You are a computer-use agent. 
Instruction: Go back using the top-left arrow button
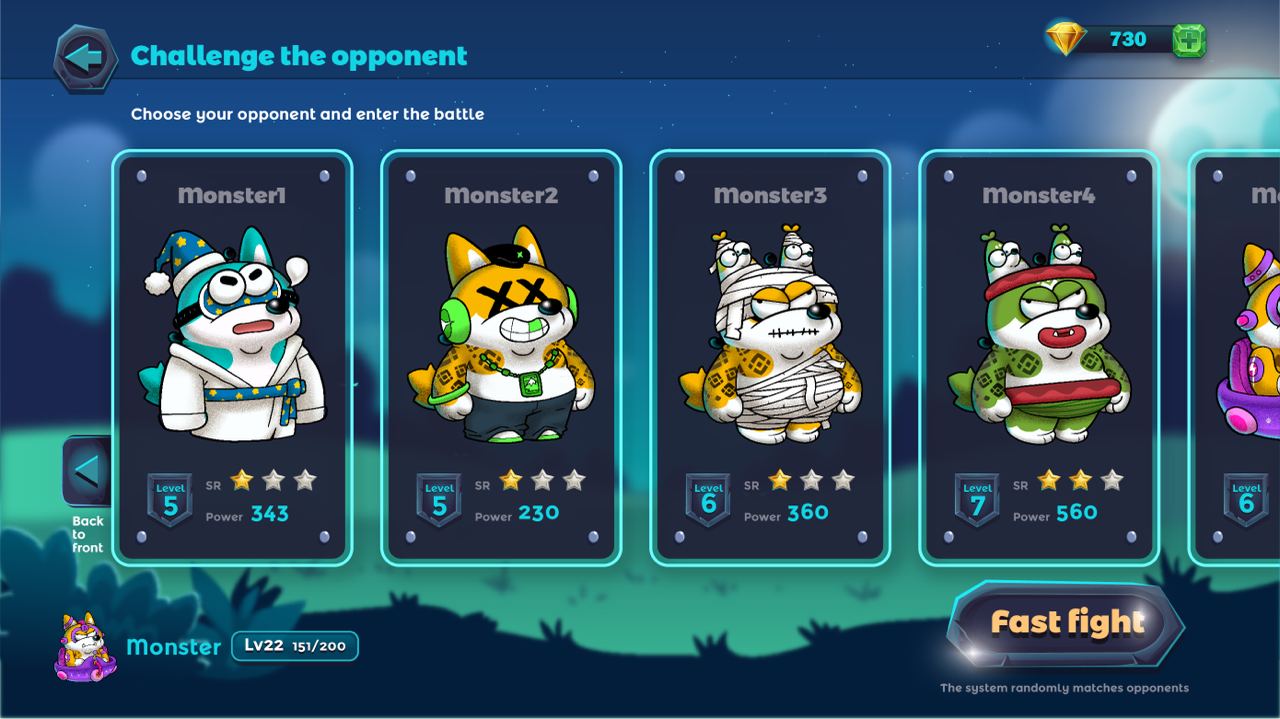pyautogui.click(x=85, y=58)
